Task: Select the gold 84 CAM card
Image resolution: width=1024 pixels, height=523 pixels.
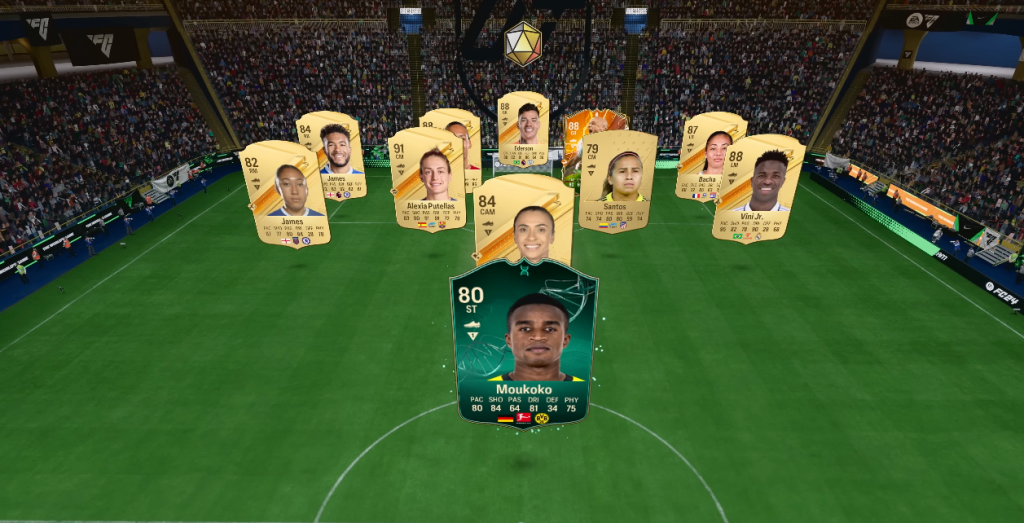Action: (524, 218)
